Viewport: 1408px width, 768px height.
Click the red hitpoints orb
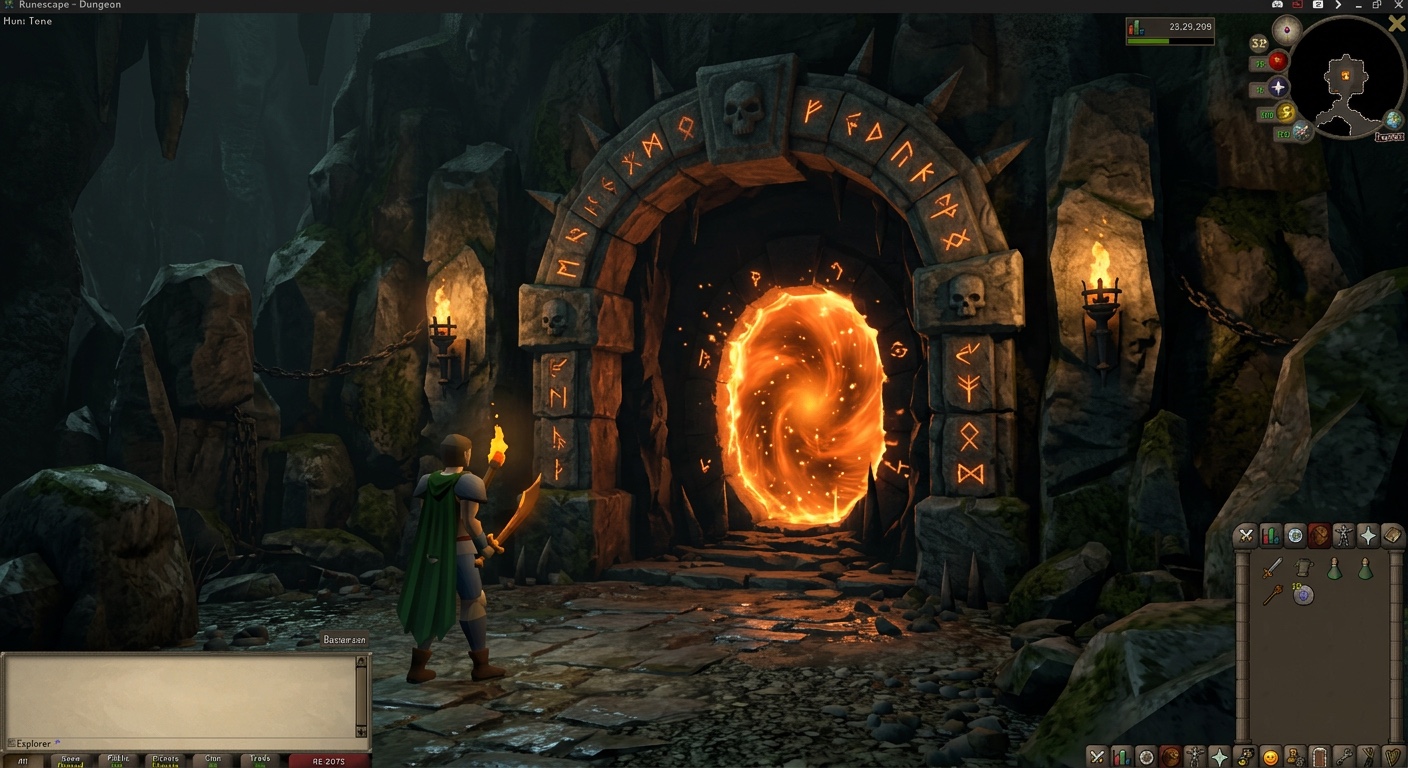coord(1278,62)
